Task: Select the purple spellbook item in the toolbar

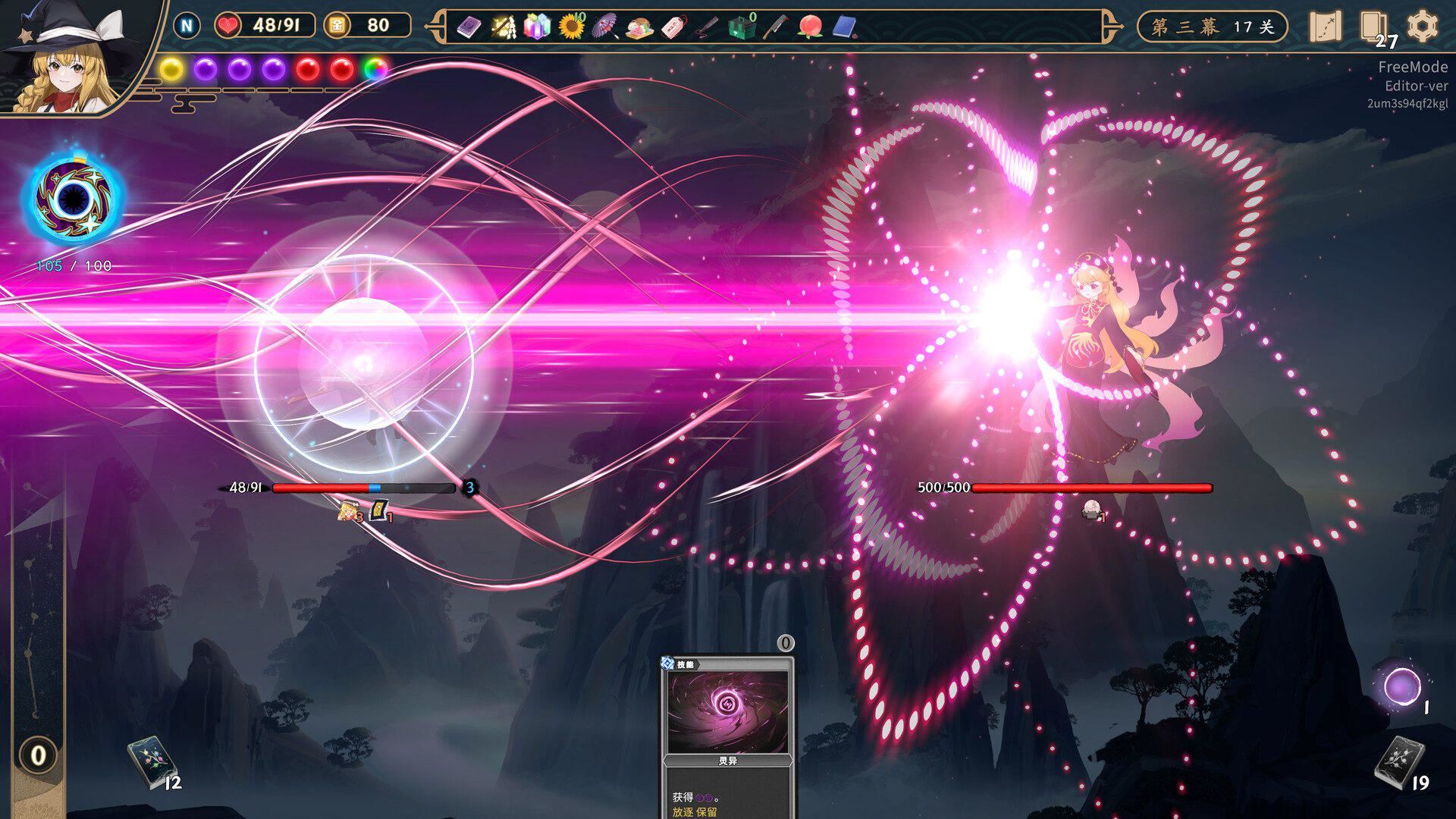Action: 469,27
